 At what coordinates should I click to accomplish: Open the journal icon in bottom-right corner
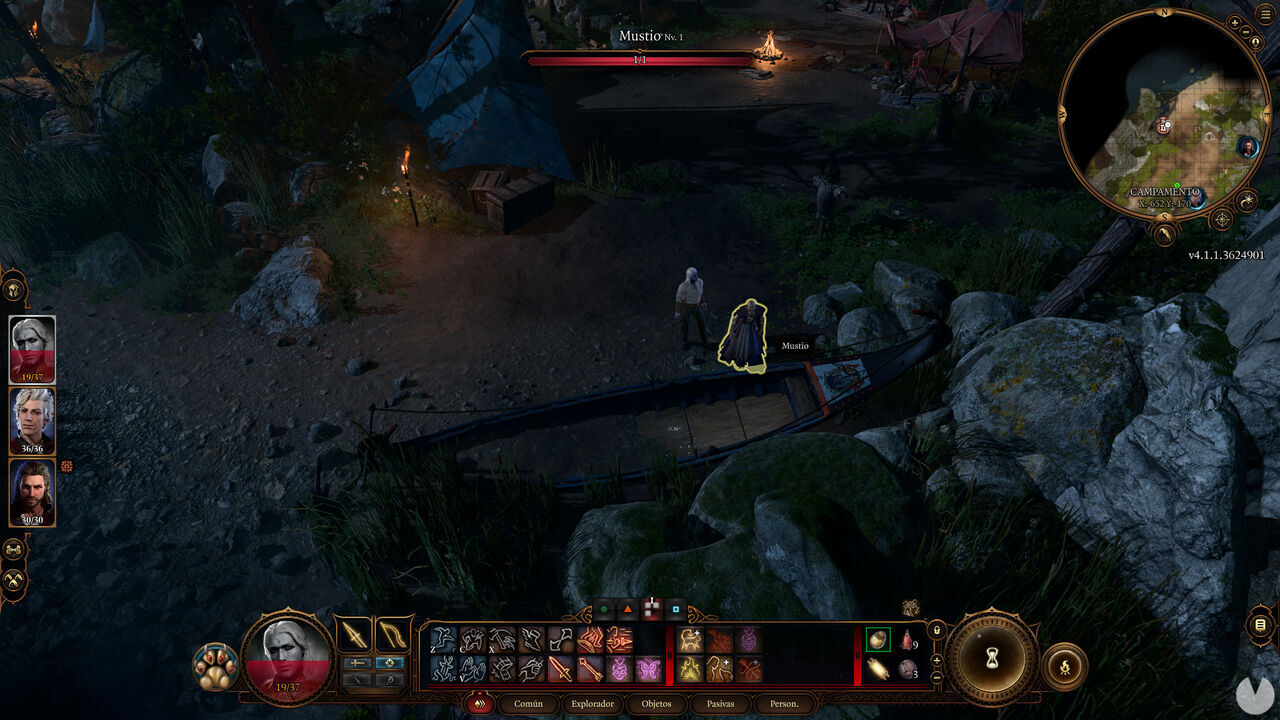(1260, 624)
